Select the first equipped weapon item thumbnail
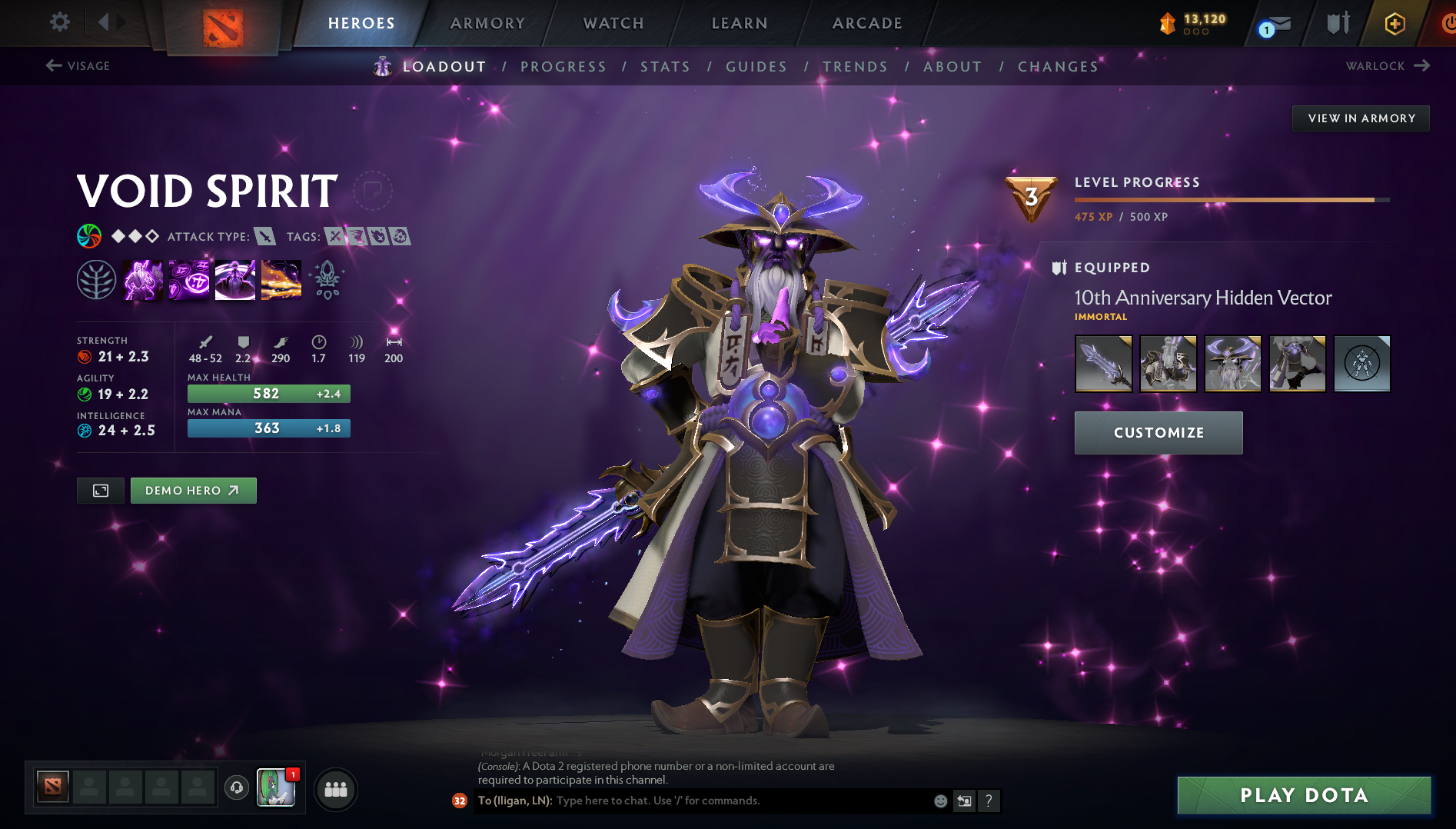 pyautogui.click(x=1103, y=363)
